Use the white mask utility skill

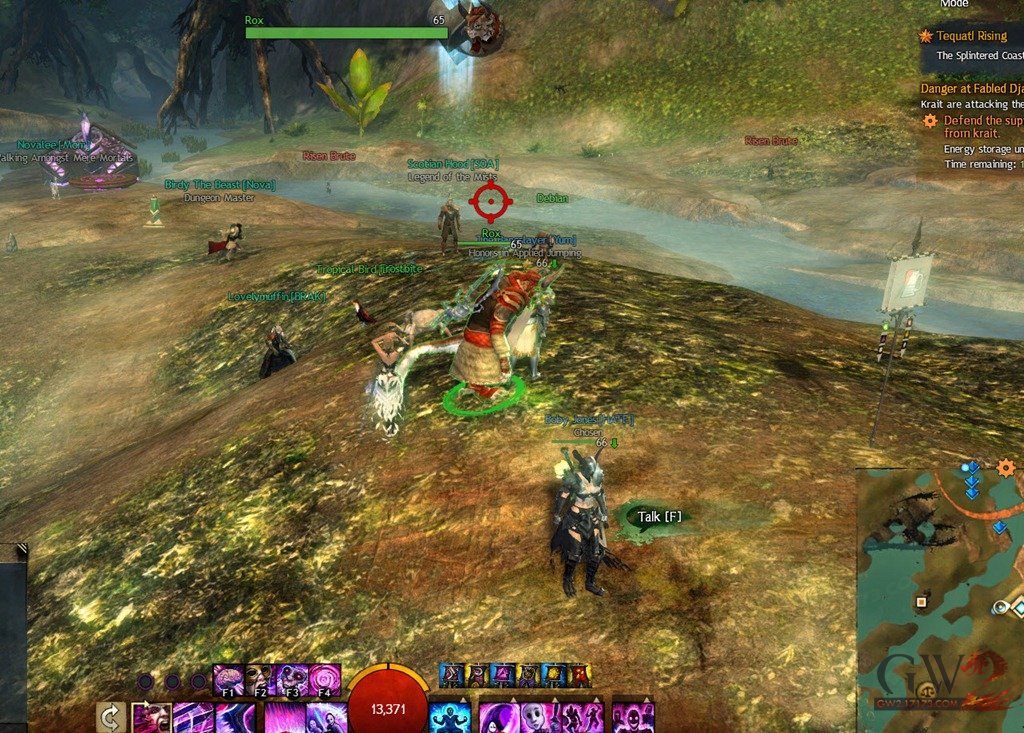[x=541, y=718]
